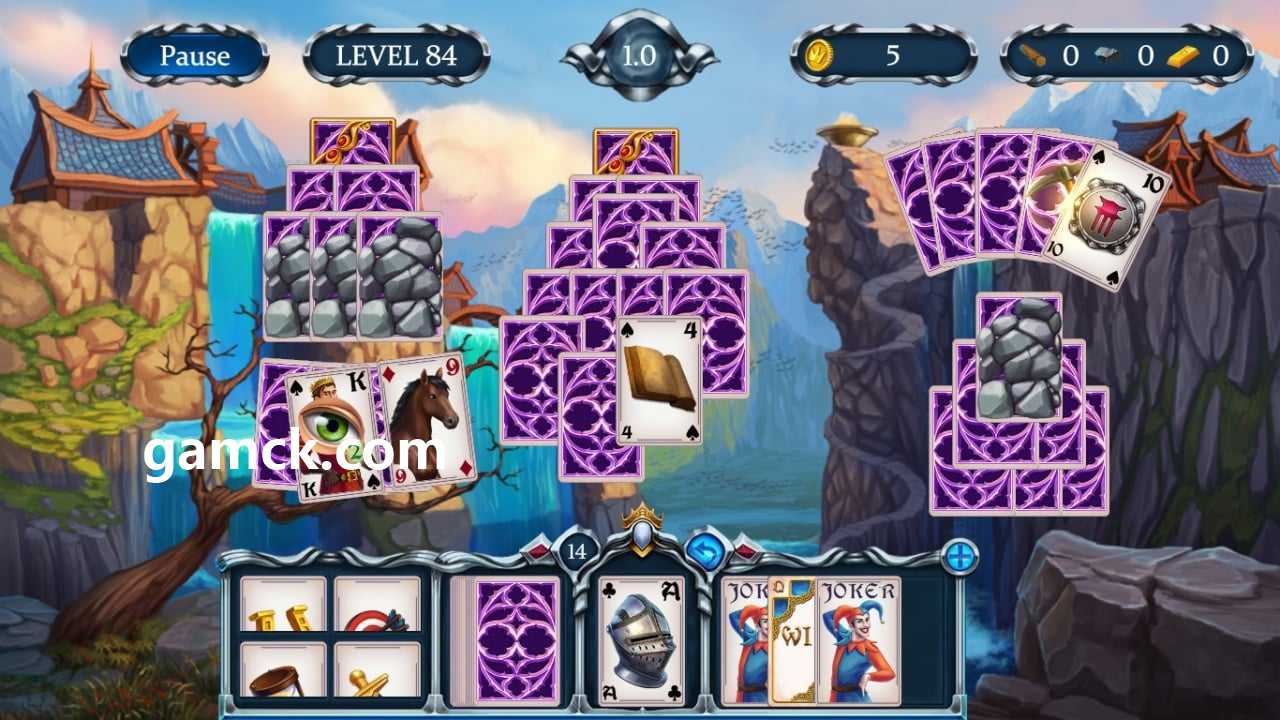Image resolution: width=1280 pixels, height=720 pixels.
Task: Select the golden towers power-up
Action: point(283,606)
